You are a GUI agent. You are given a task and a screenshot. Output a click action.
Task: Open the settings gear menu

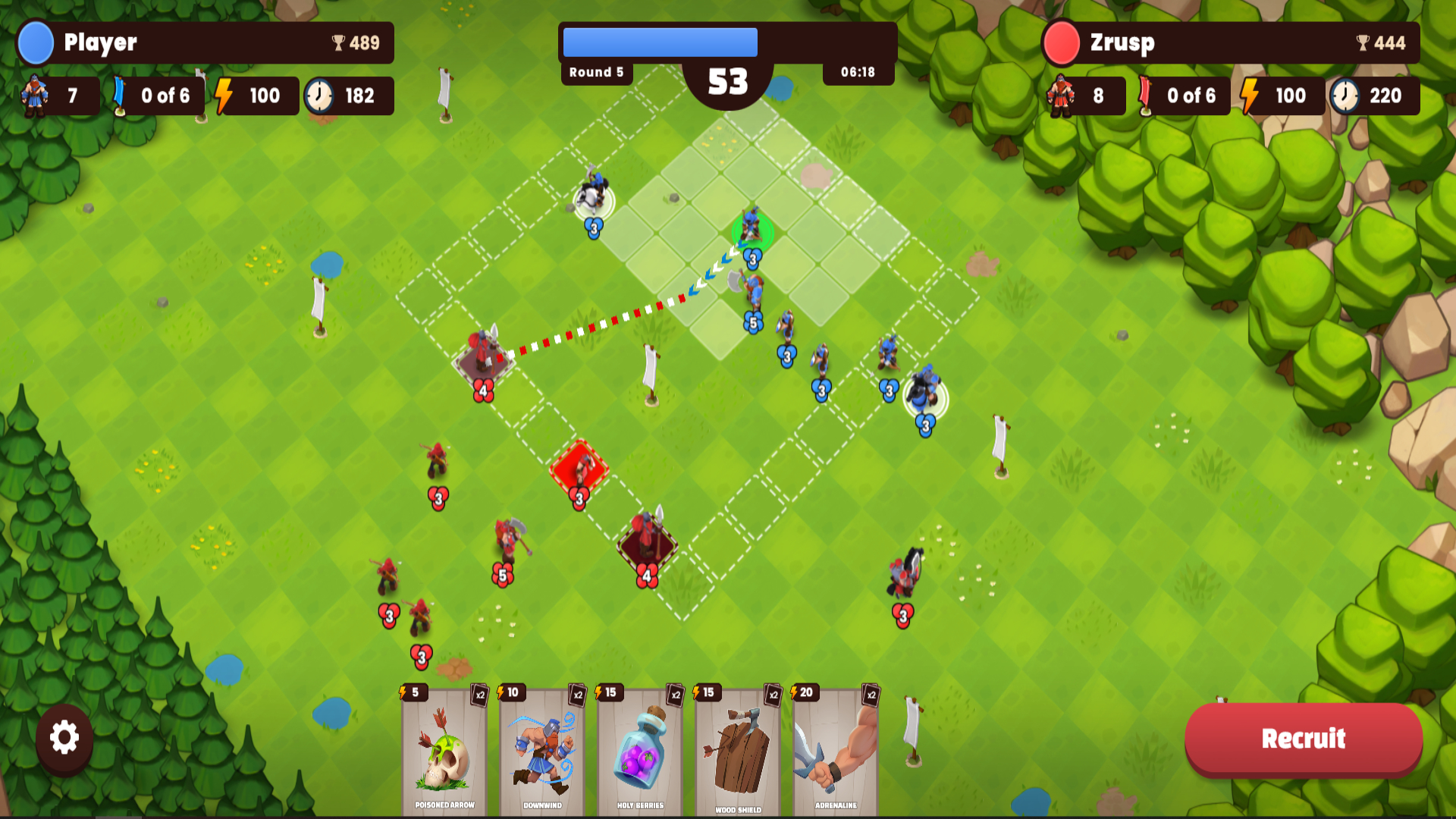coord(64,737)
